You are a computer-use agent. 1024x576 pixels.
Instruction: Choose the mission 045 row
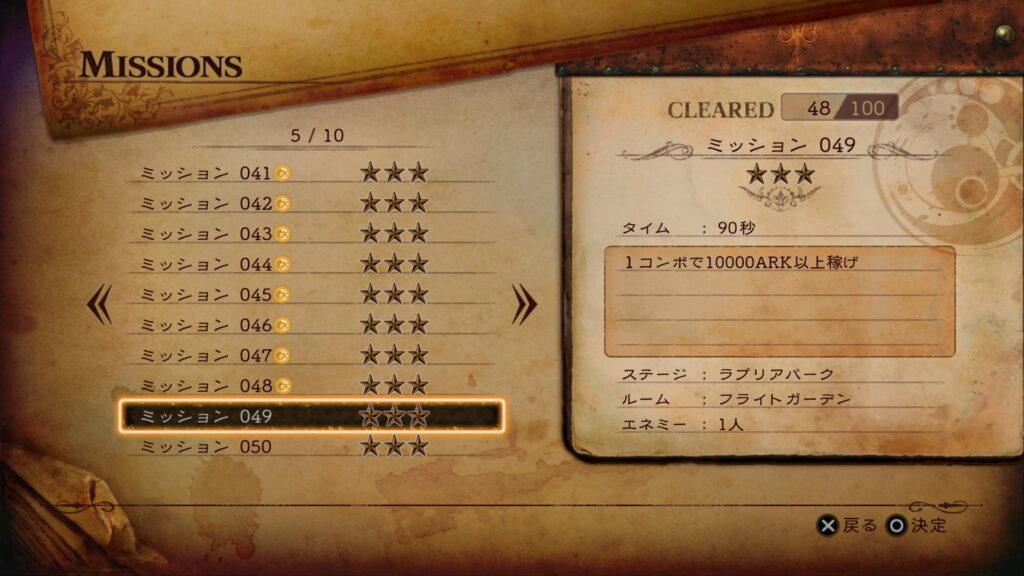click(310, 295)
